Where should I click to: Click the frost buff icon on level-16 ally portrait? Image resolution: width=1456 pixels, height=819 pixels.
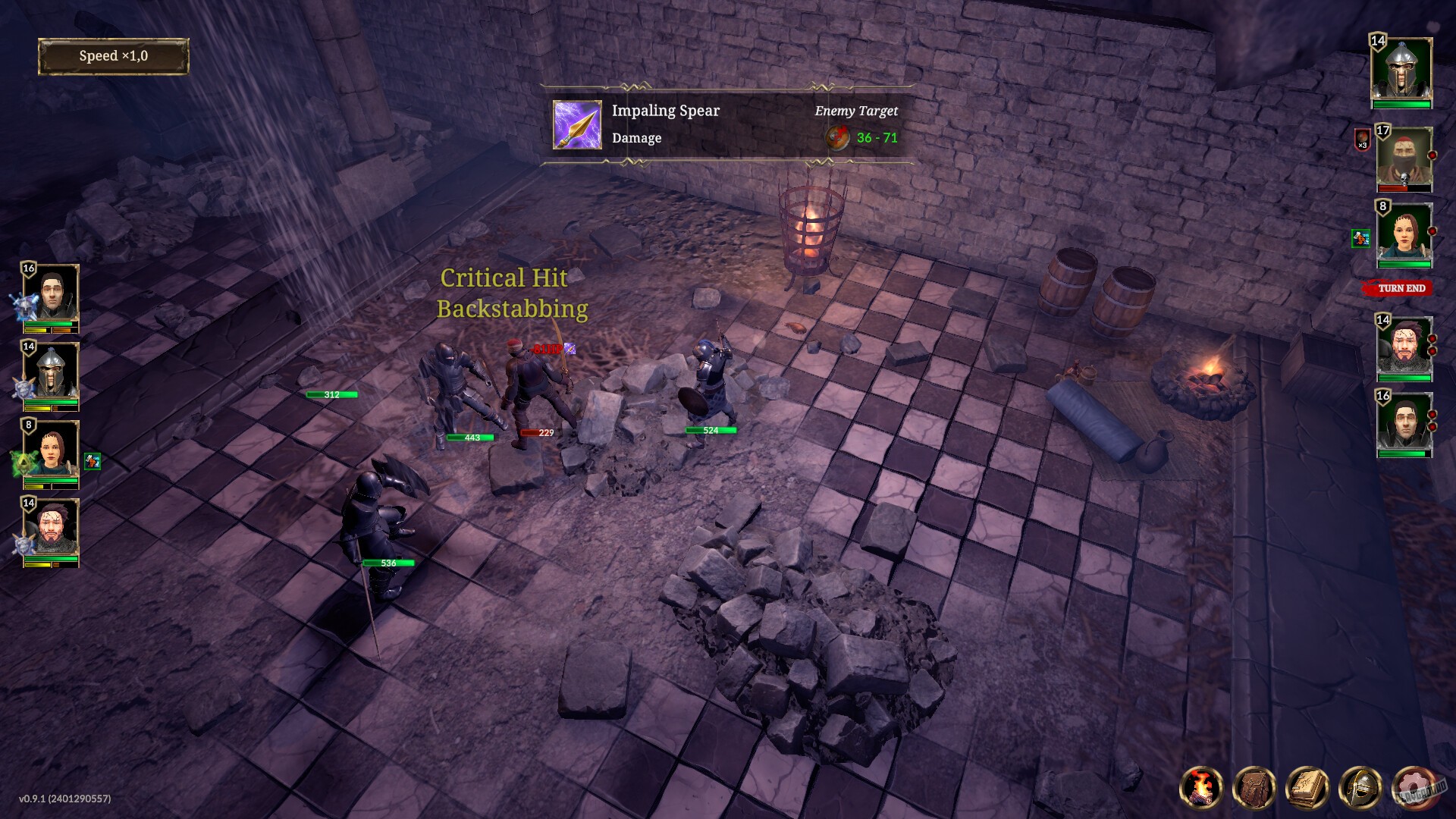tap(24, 306)
